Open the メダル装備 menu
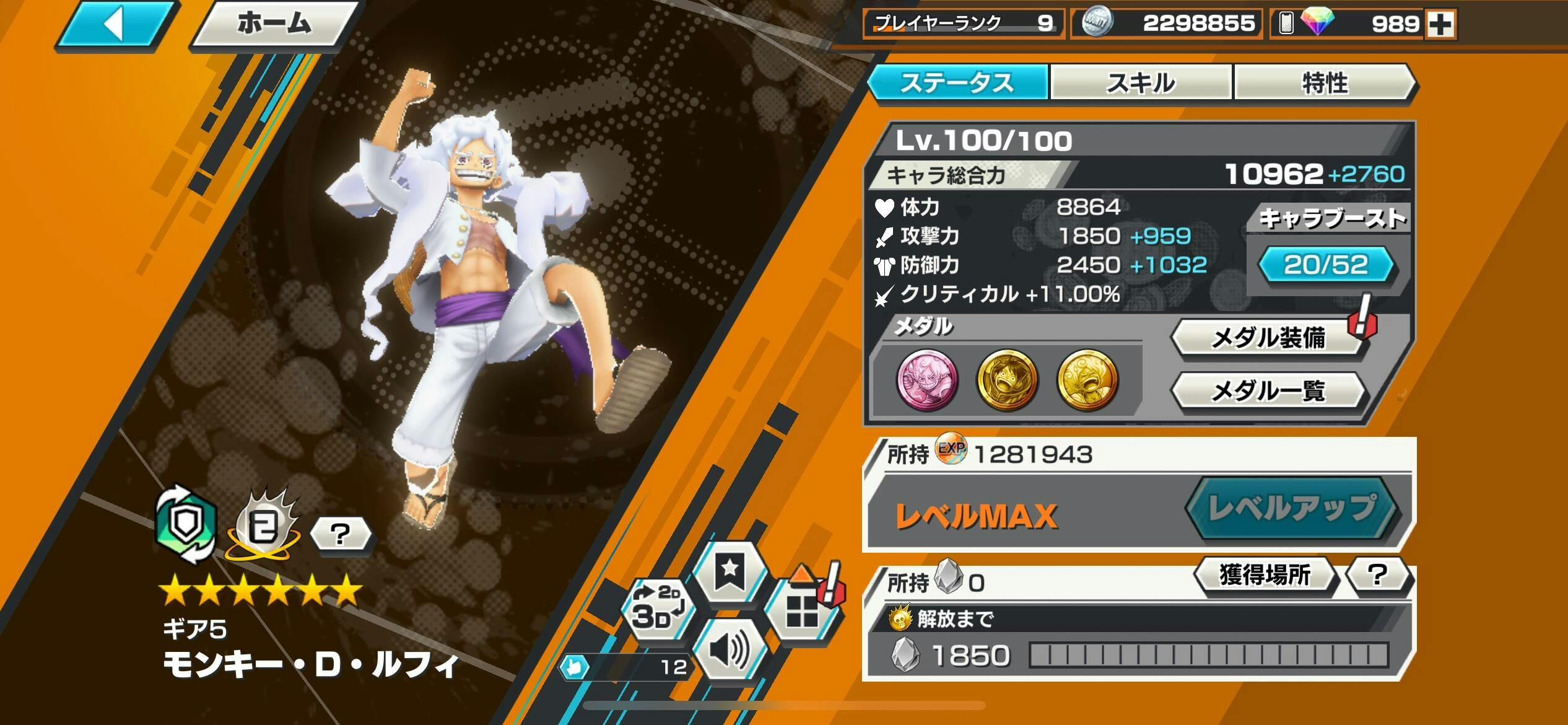1568x725 pixels. [1267, 338]
